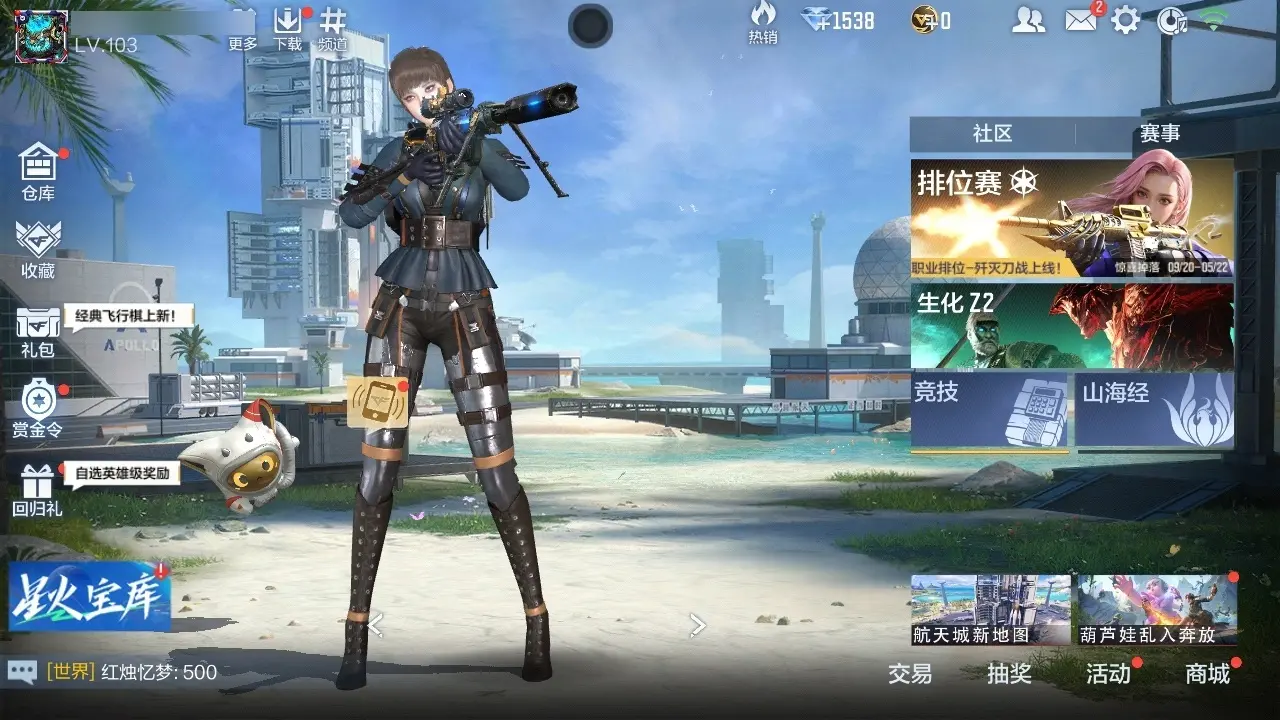Open the 礼包 gift pack menu

(x=38, y=331)
